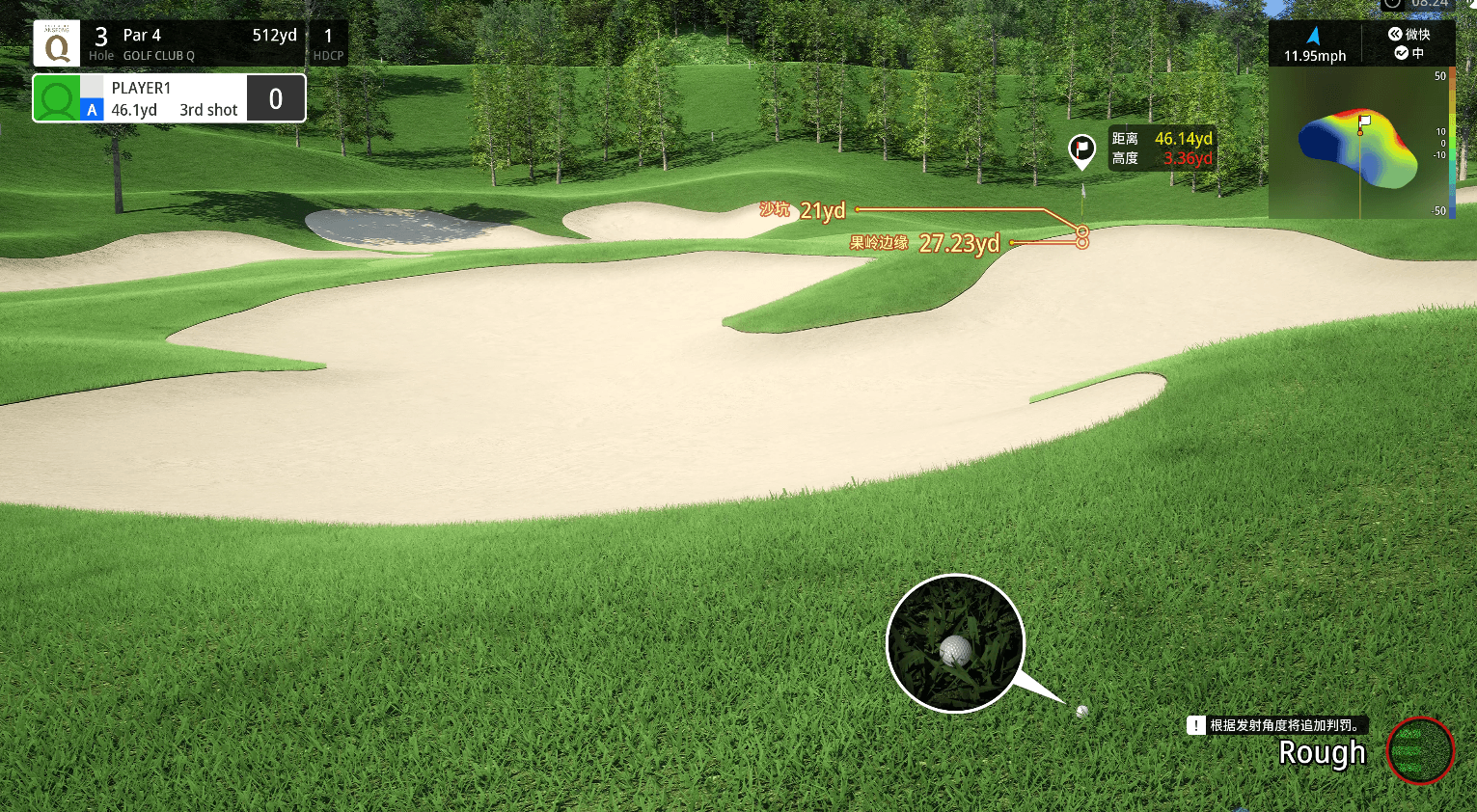Click the flag on the green minimap

[x=1364, y=122]
